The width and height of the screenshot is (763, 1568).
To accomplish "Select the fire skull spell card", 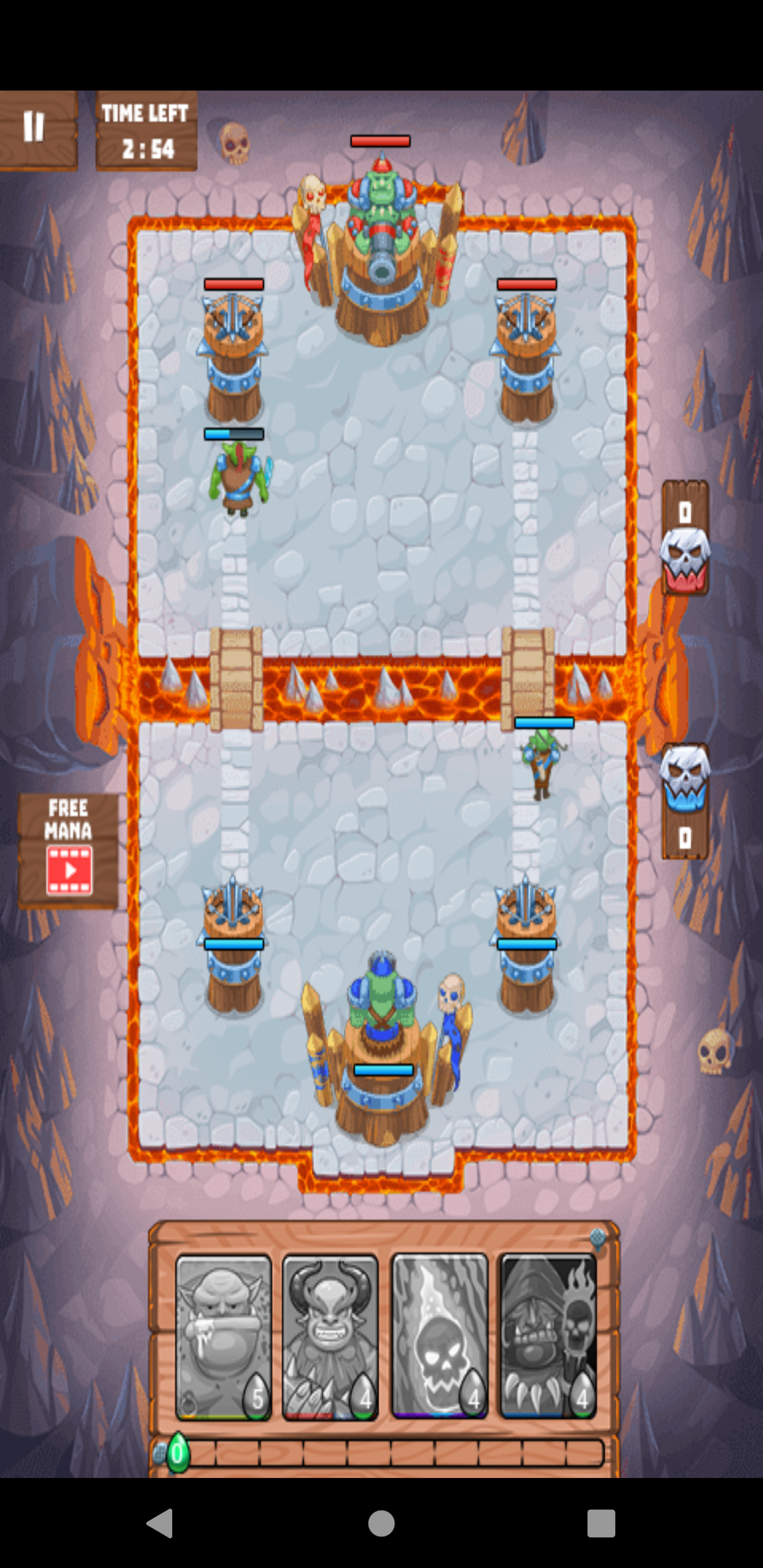I will [440, 1333].
